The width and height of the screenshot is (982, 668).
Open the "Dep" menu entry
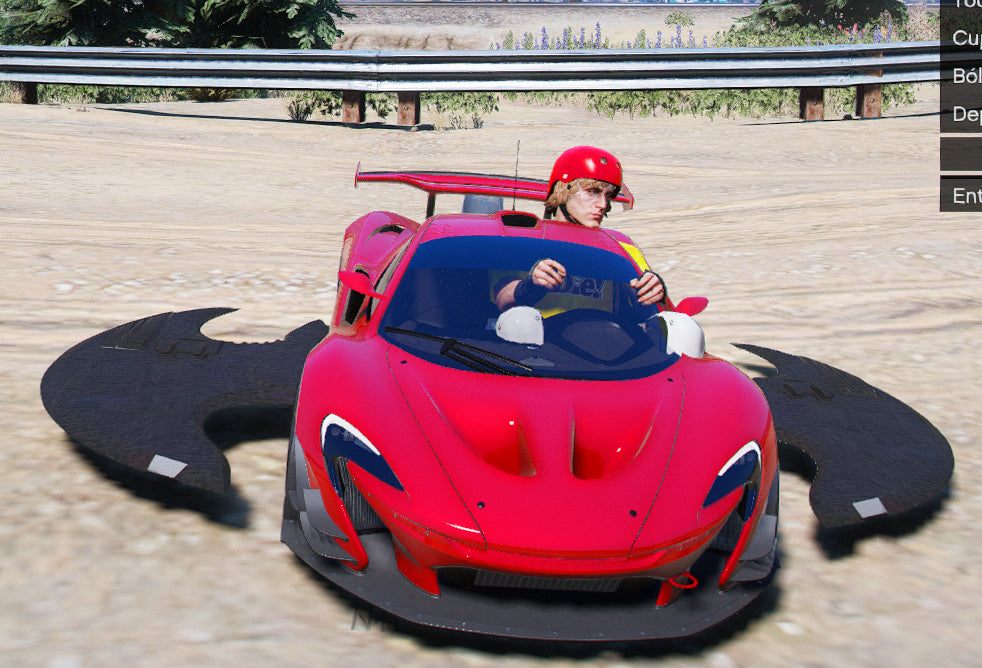coord(963,114)
